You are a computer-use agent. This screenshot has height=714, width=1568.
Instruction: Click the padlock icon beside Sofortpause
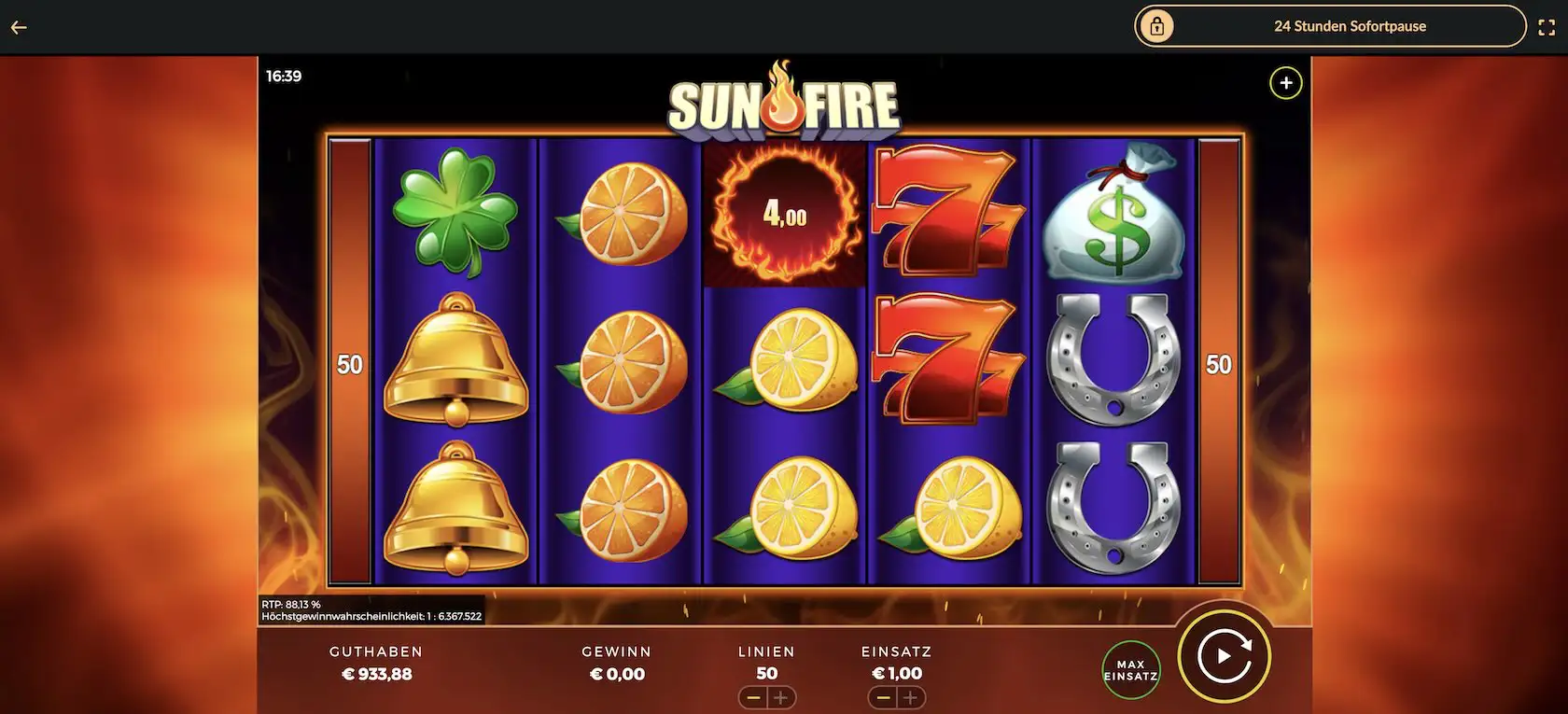pos(1159,26)
